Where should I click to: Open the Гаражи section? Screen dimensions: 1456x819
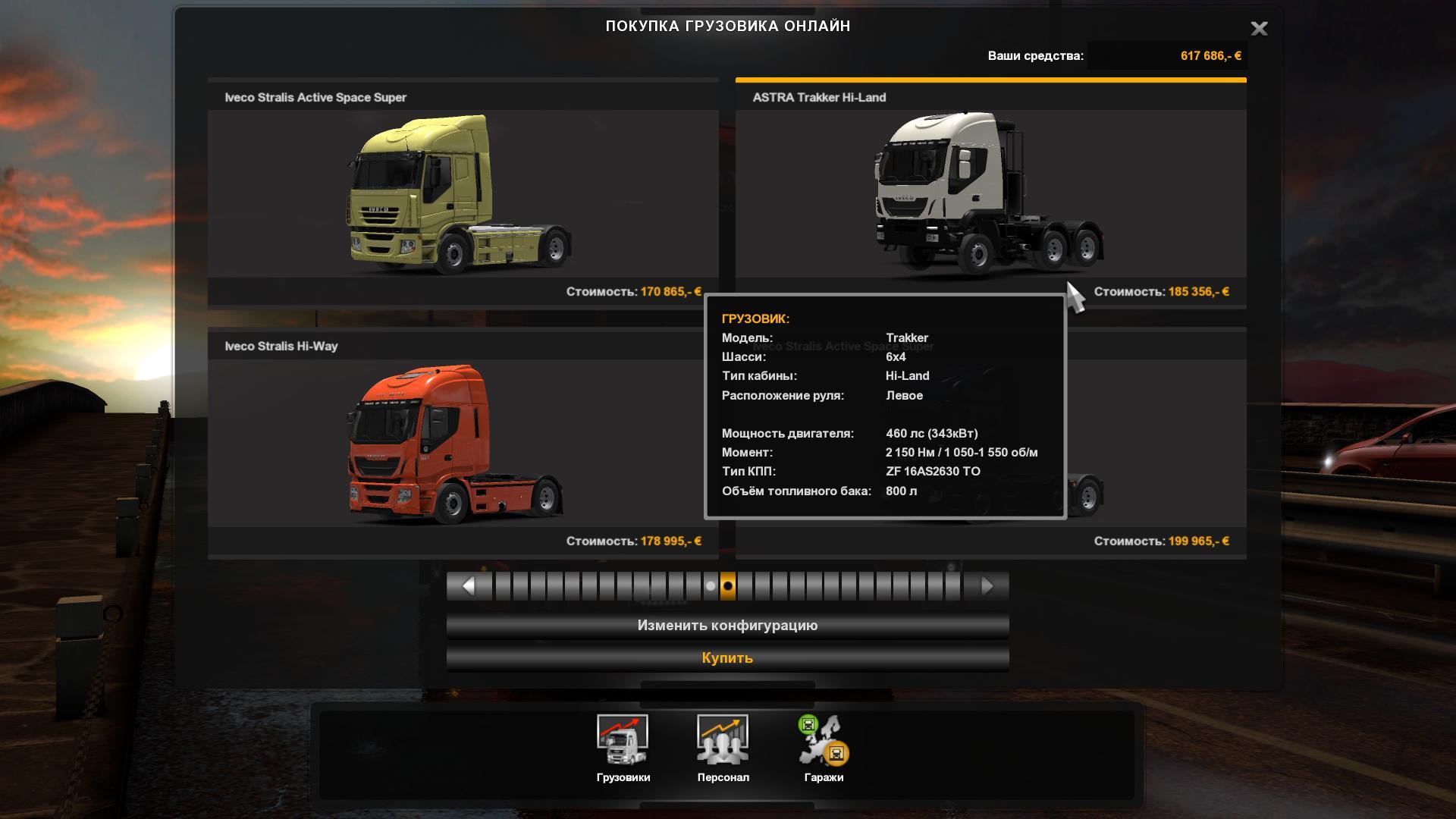[x=824, y=748]
